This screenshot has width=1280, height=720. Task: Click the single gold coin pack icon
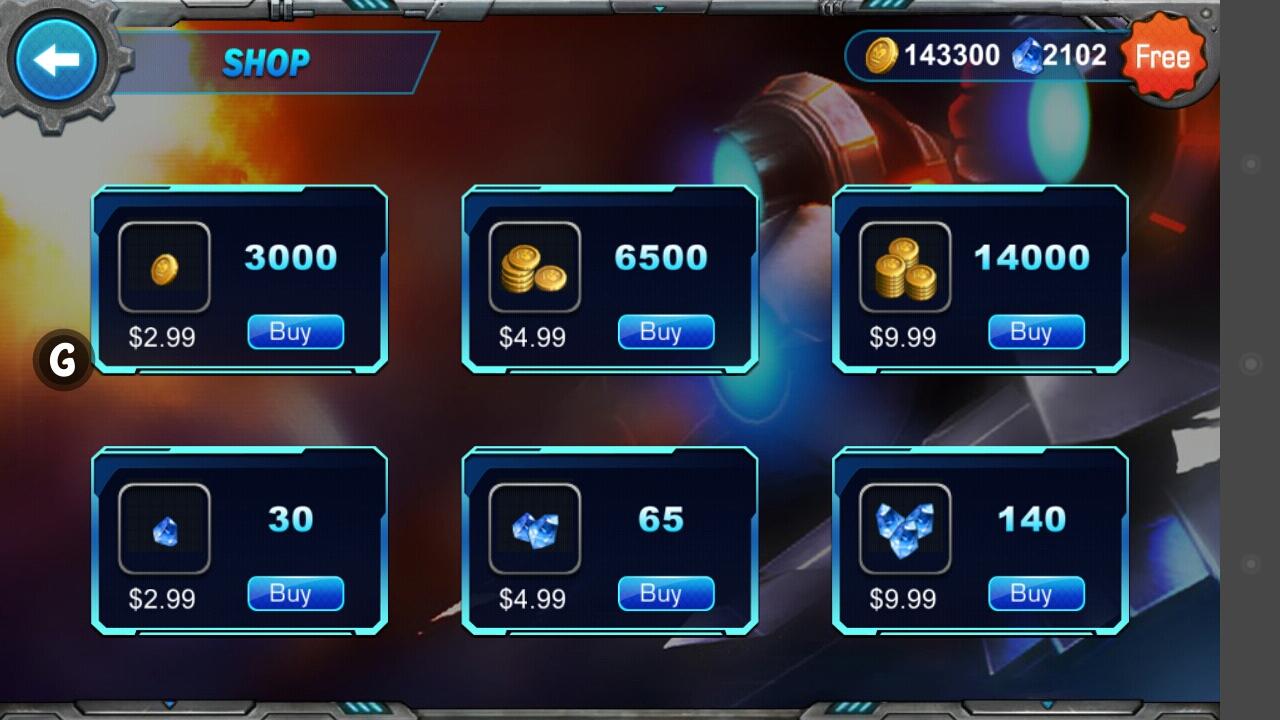click(x=163, y=265)
